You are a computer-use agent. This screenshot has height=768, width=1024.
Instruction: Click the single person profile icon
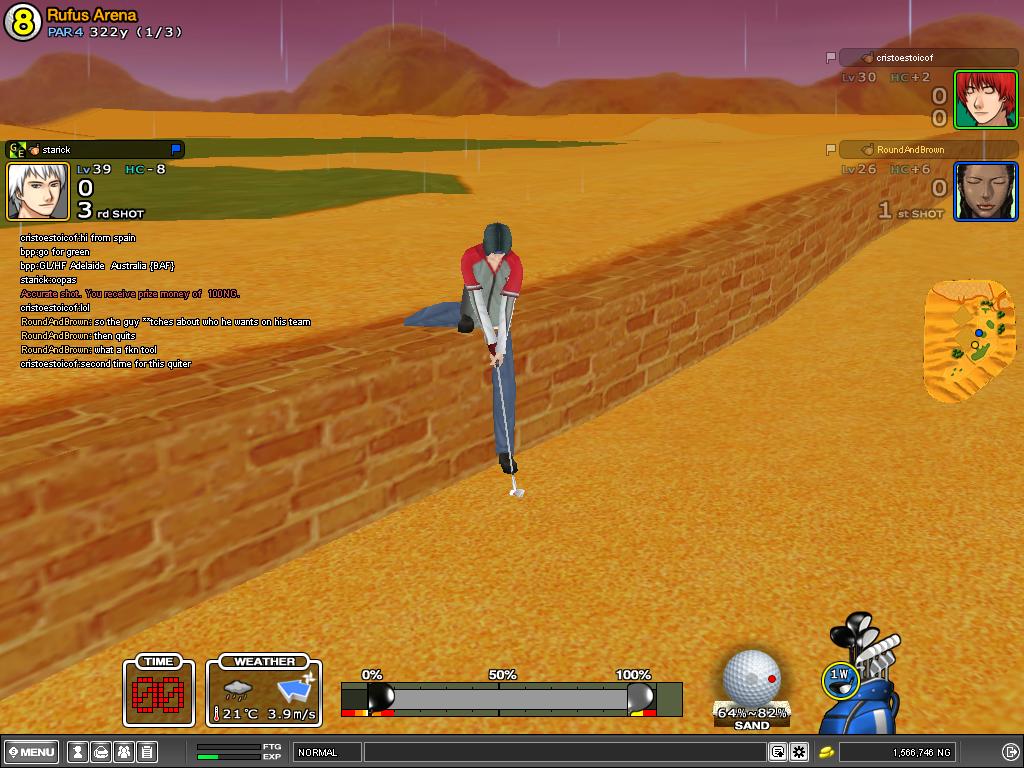tap(76, 752)
